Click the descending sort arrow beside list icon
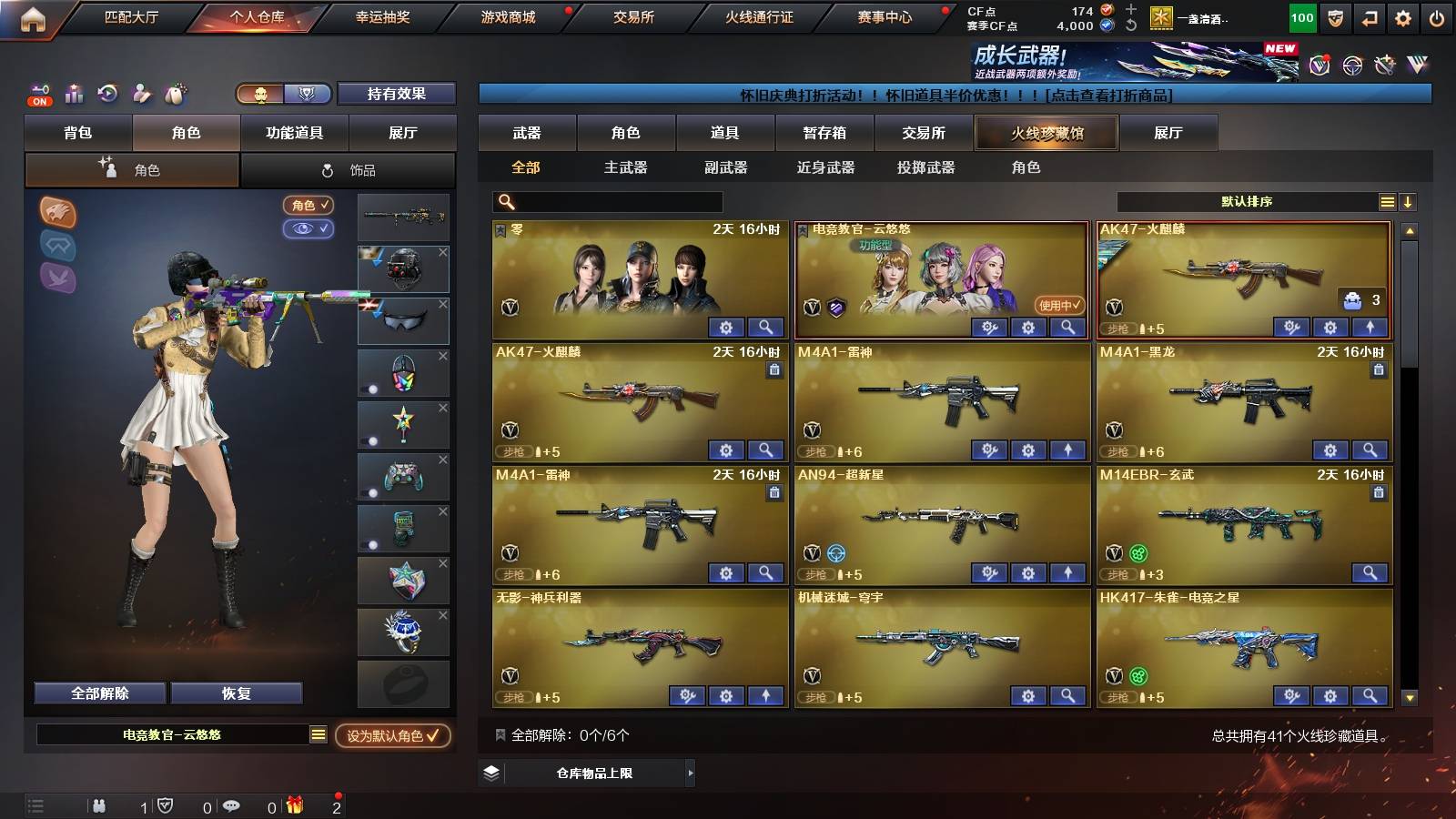 click(x=1409, y=201)
